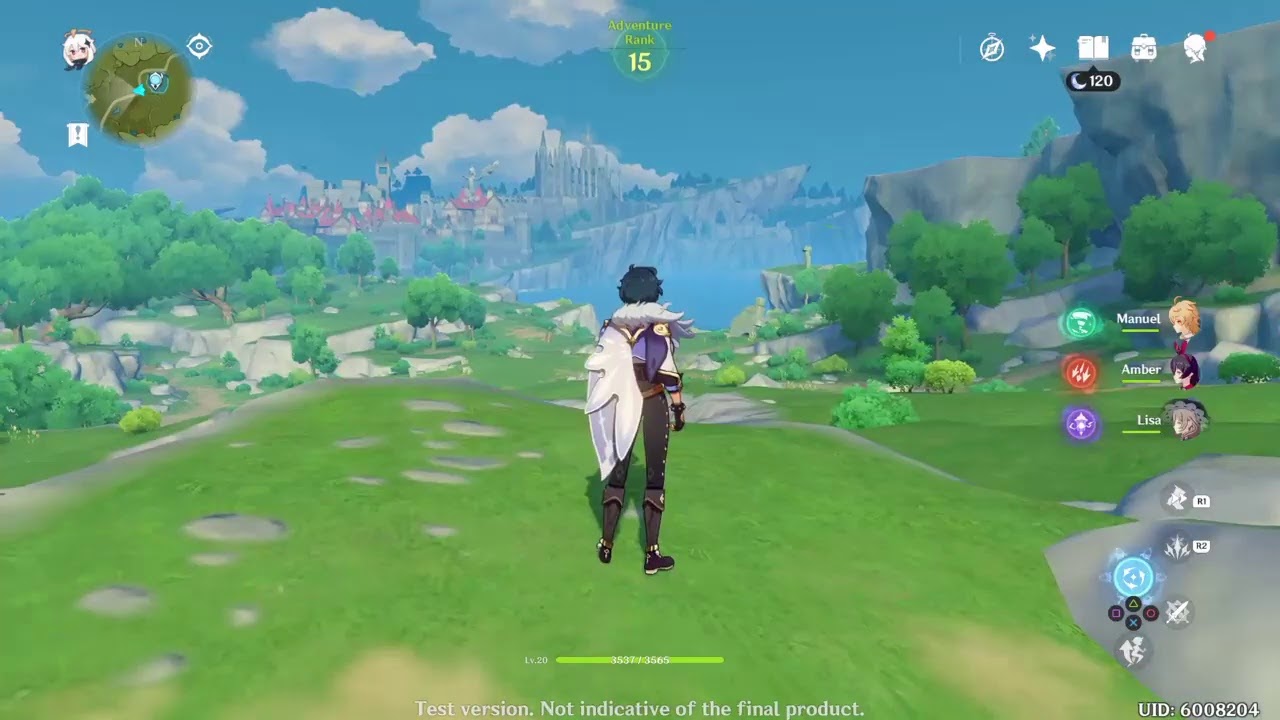Open the Wish menu star icon

tap(1041, 46)
